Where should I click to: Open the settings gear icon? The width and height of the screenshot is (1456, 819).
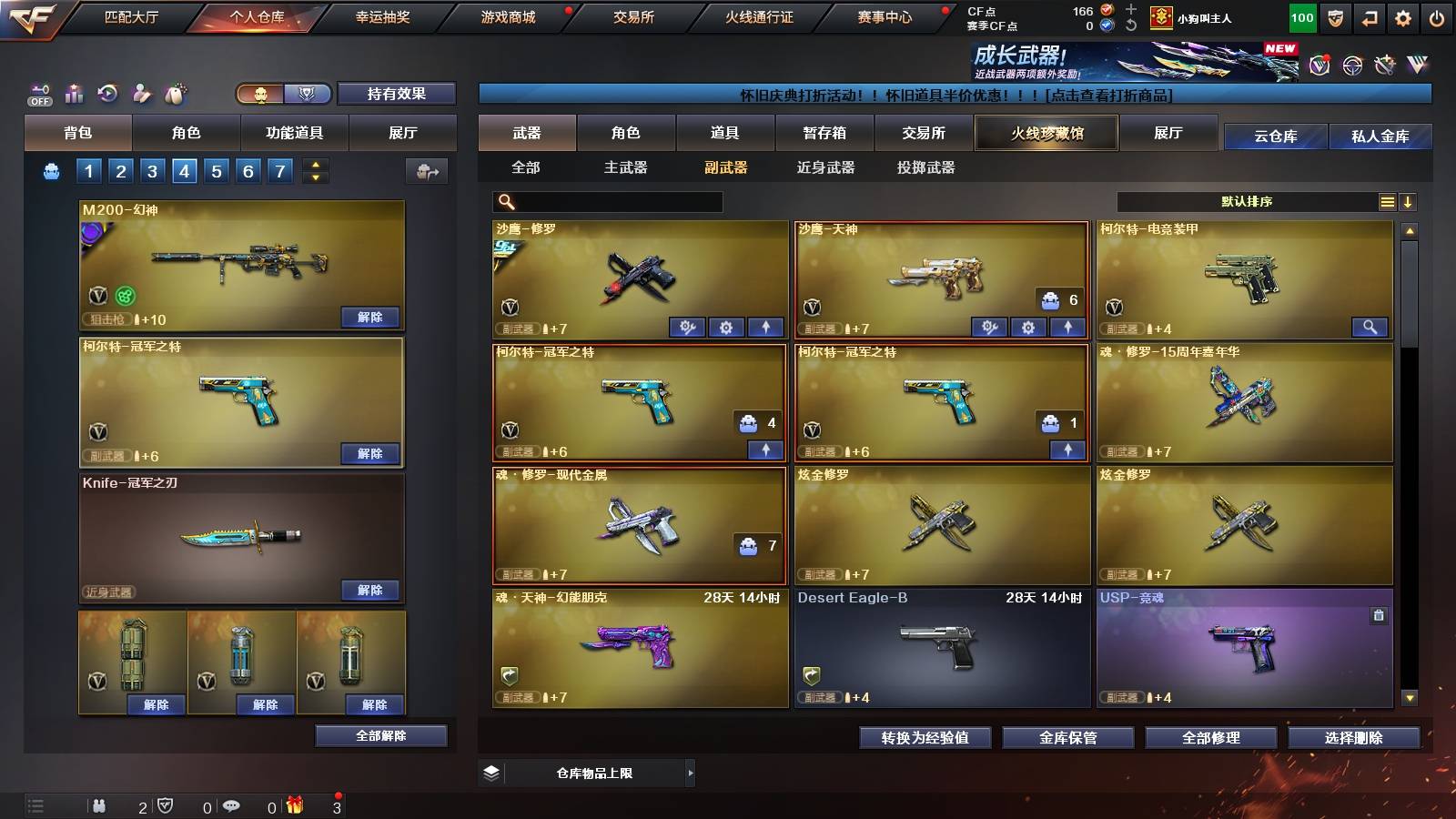pyautogui.click(x=1404, y=15)
